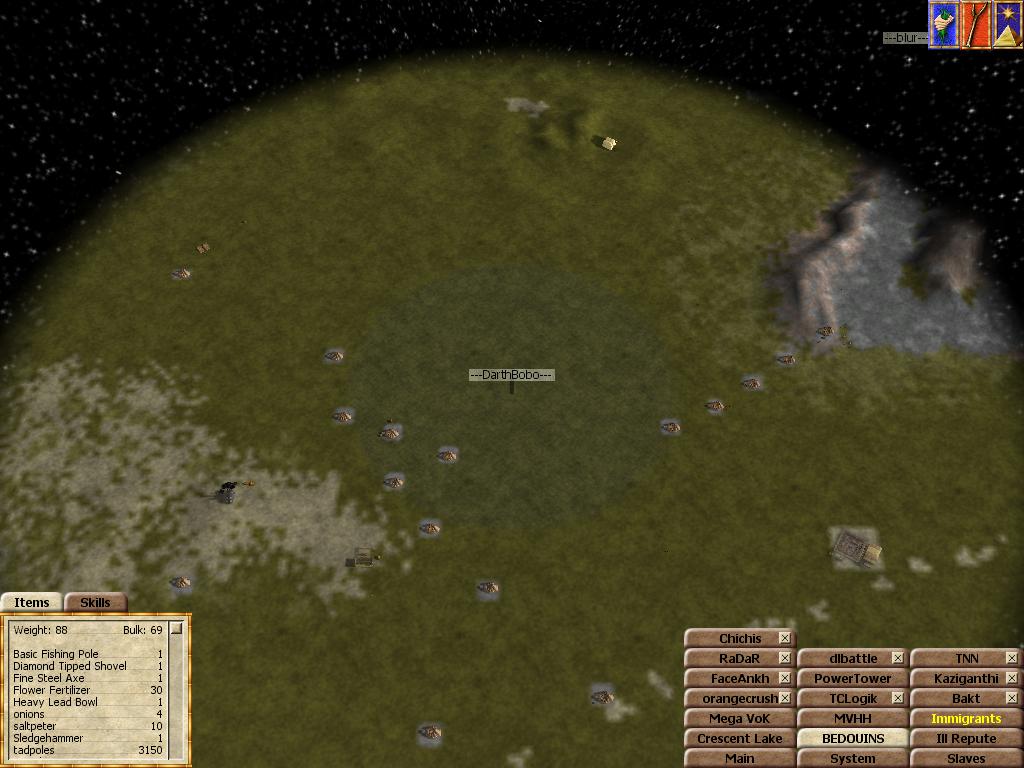Open the Main chat tab
This screenshot has width=1024, height=768.
point(739,759)
